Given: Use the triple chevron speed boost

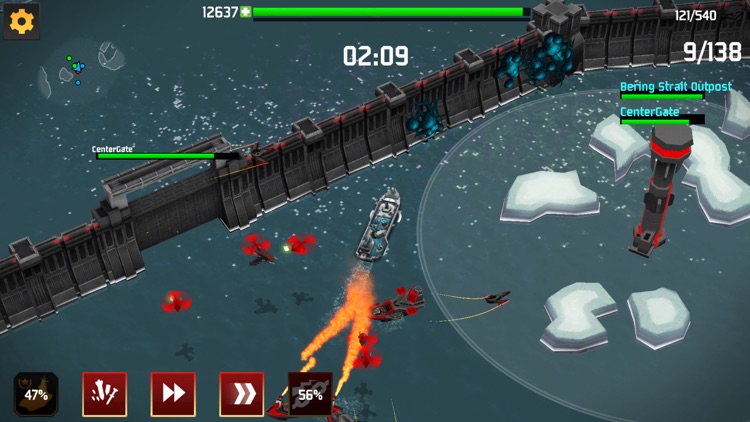Looking at the screenshot, I should coord(241,394).
